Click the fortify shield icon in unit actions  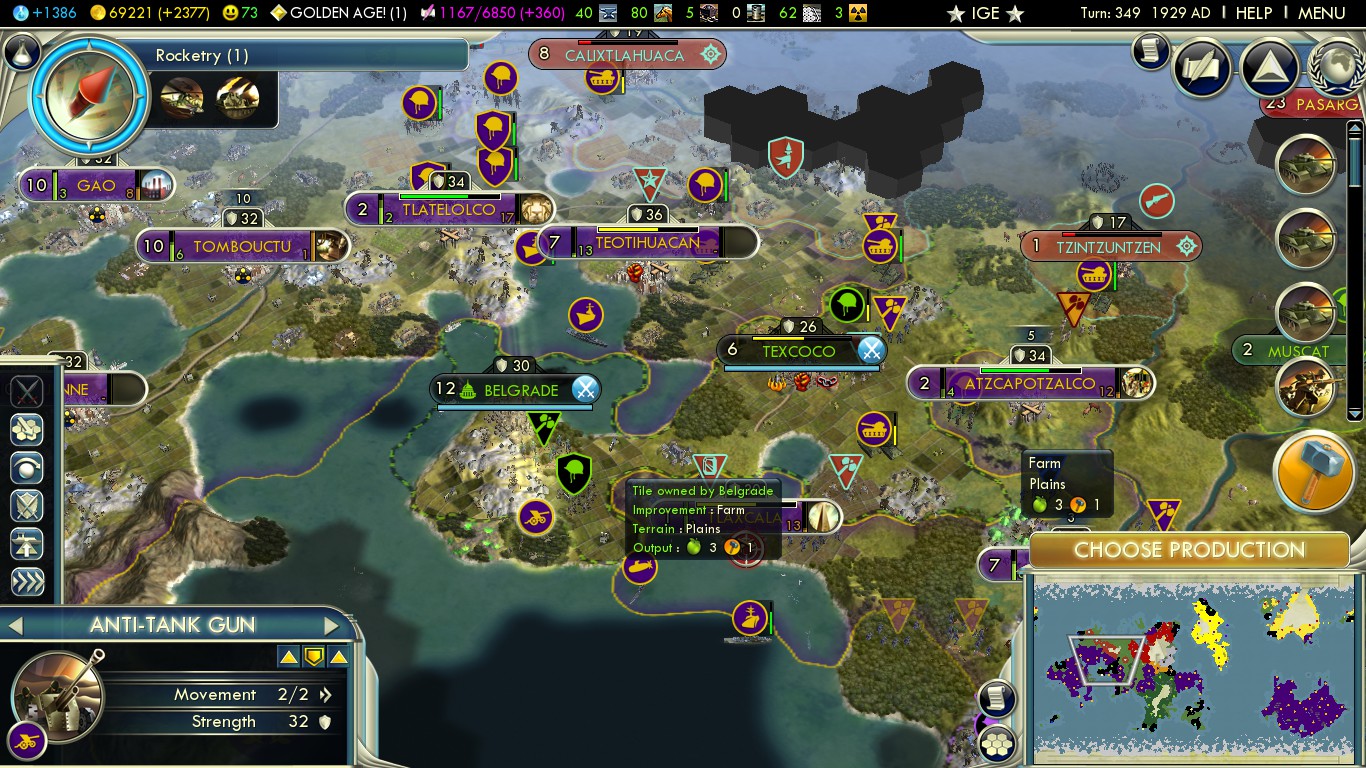26,506
